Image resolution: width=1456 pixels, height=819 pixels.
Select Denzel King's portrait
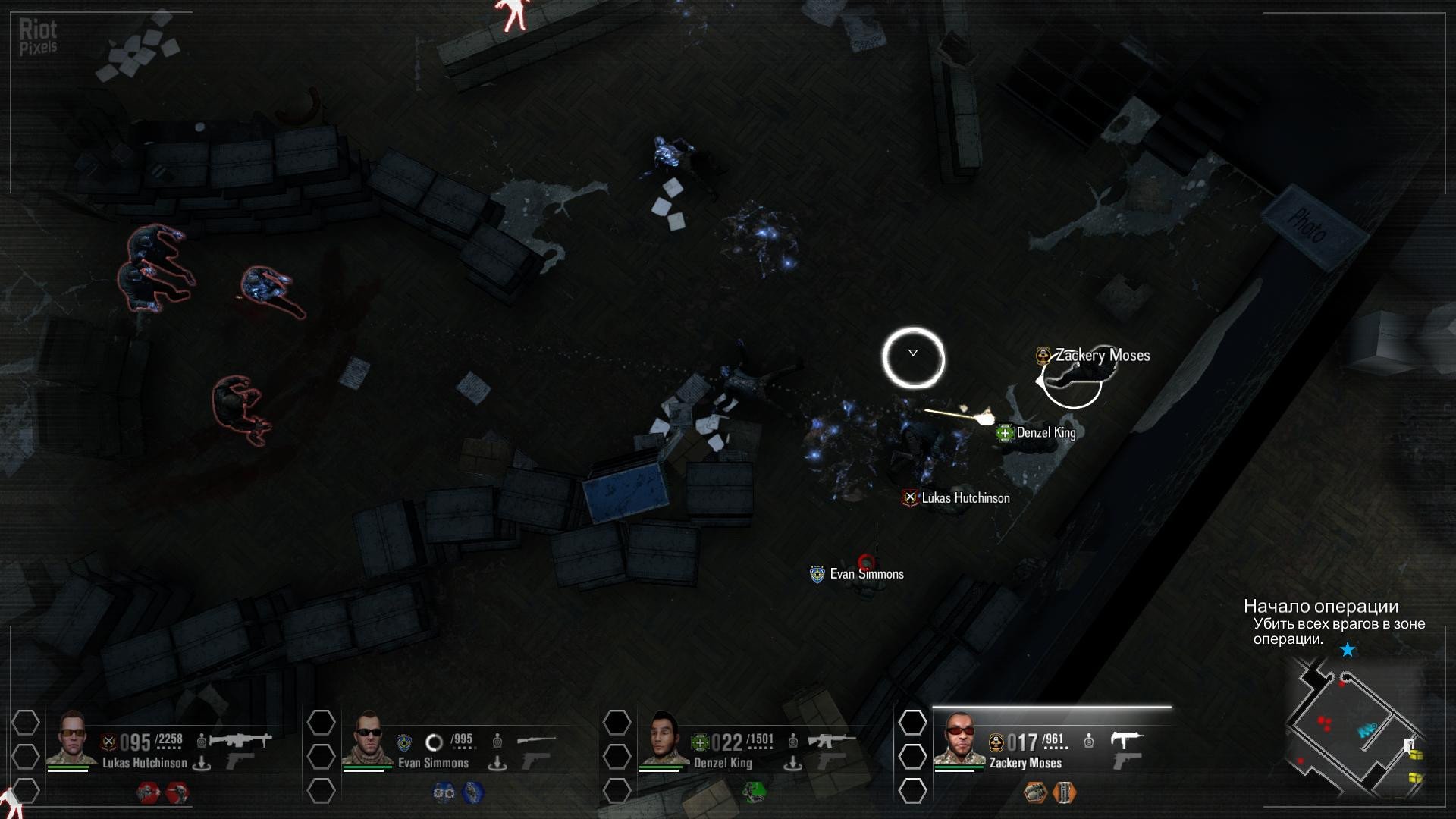[663, 738]
